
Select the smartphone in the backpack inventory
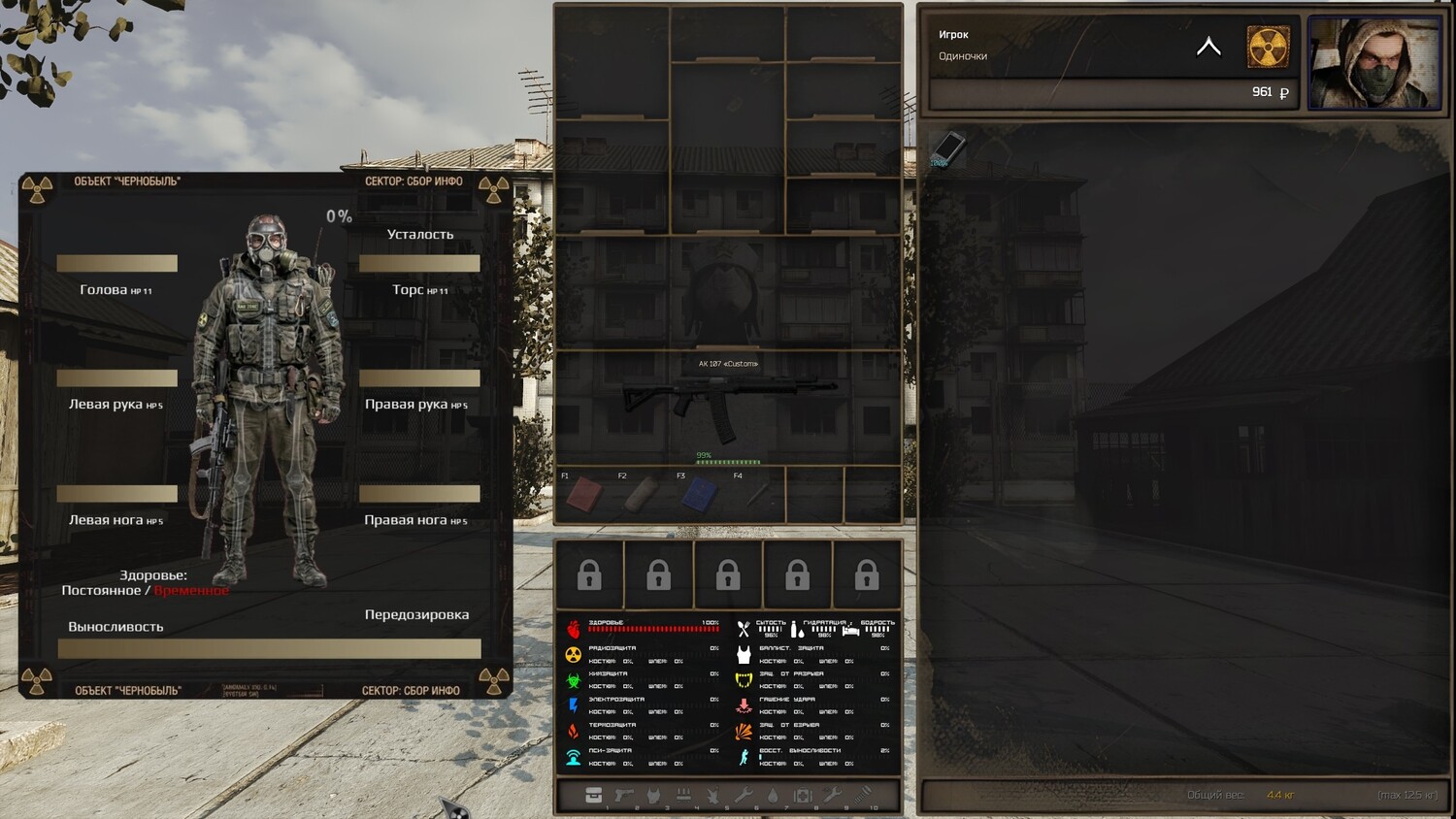pos(947,147)
